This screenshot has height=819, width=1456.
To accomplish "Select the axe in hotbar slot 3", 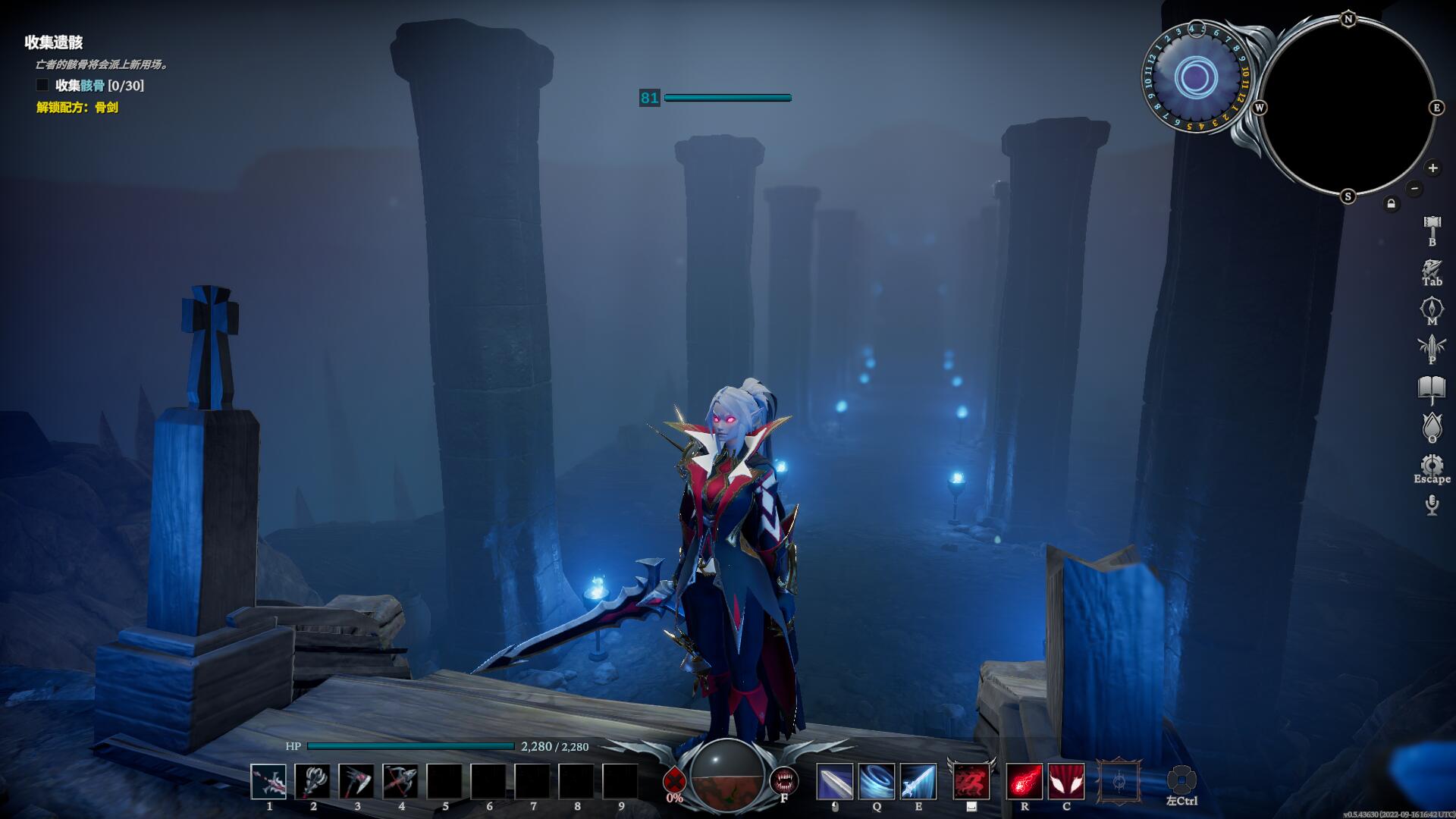I will pos(356,782).
